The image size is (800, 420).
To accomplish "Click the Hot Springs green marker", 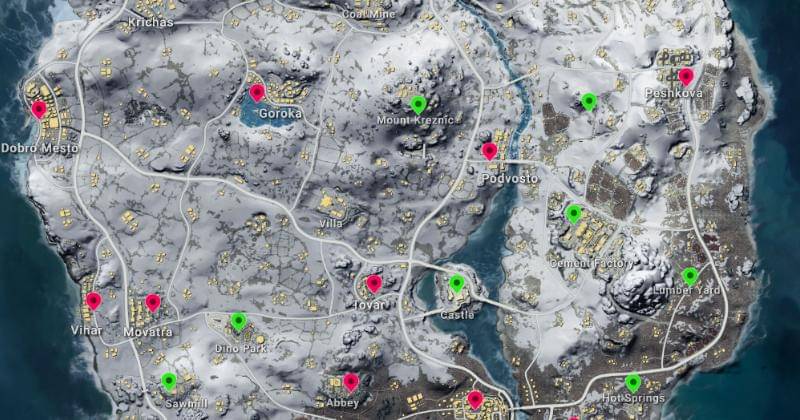I will (633, 381).
